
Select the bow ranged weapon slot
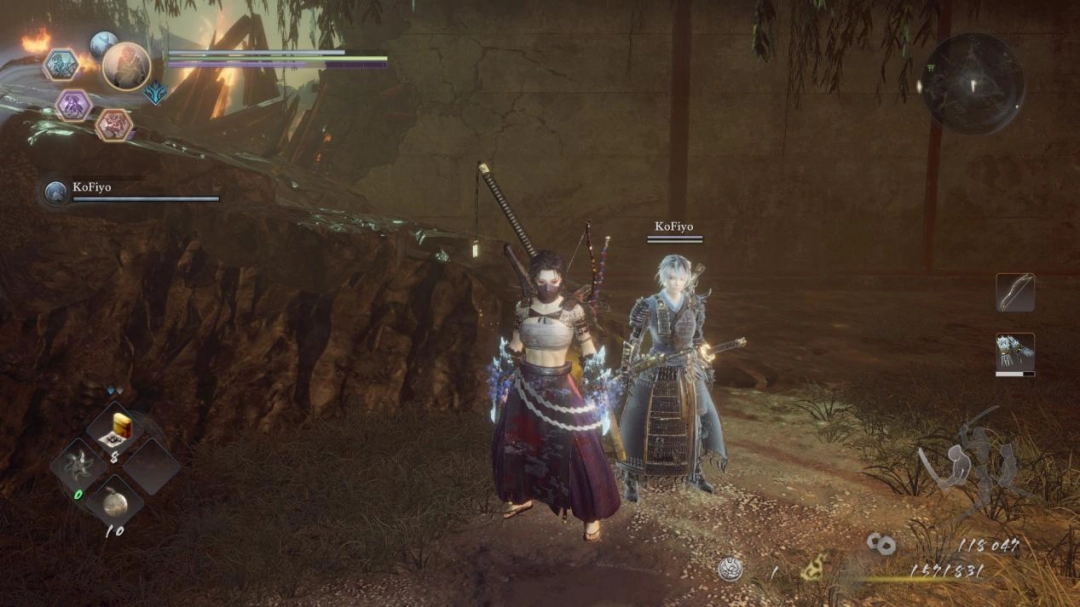point(1015,292)
